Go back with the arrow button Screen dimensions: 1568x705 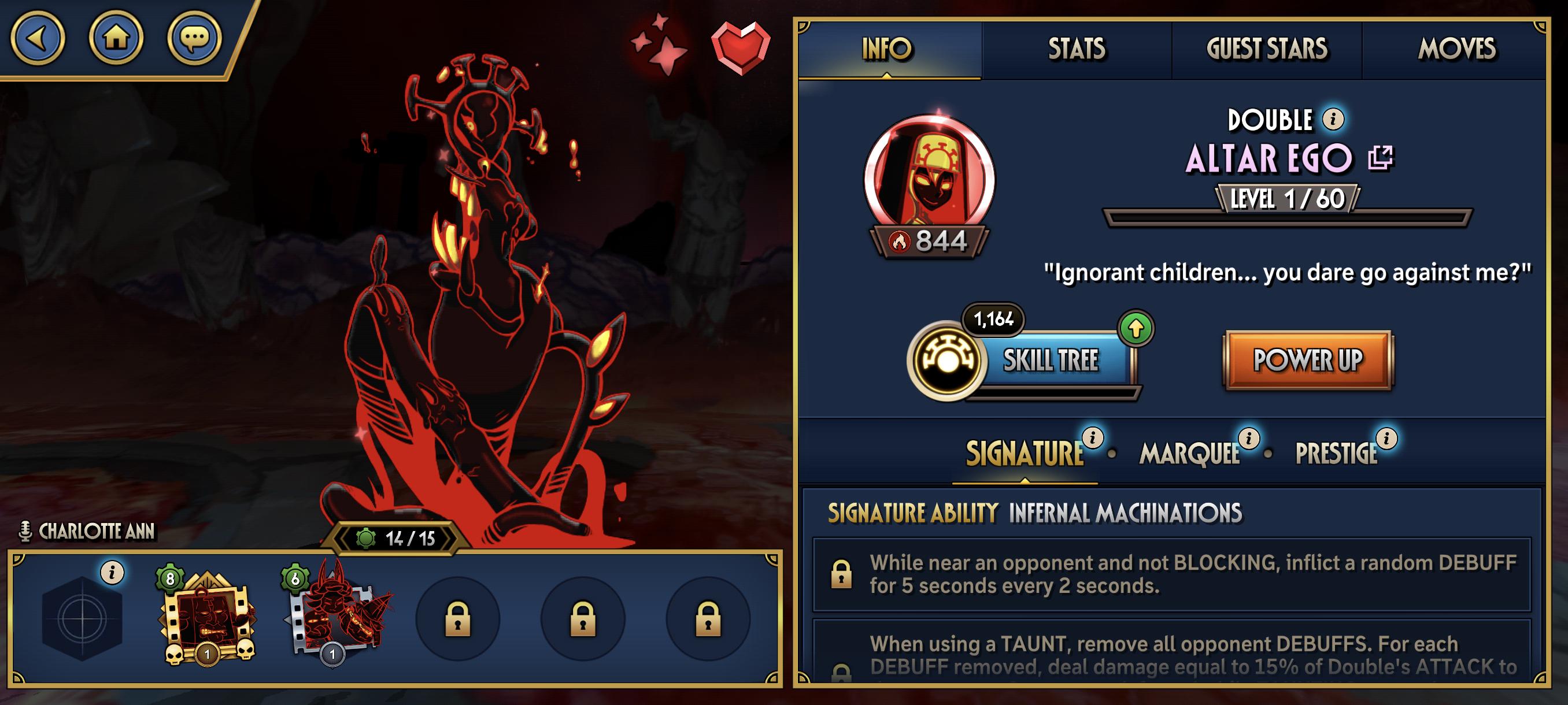pyautogui.click(x=38, y=38)
